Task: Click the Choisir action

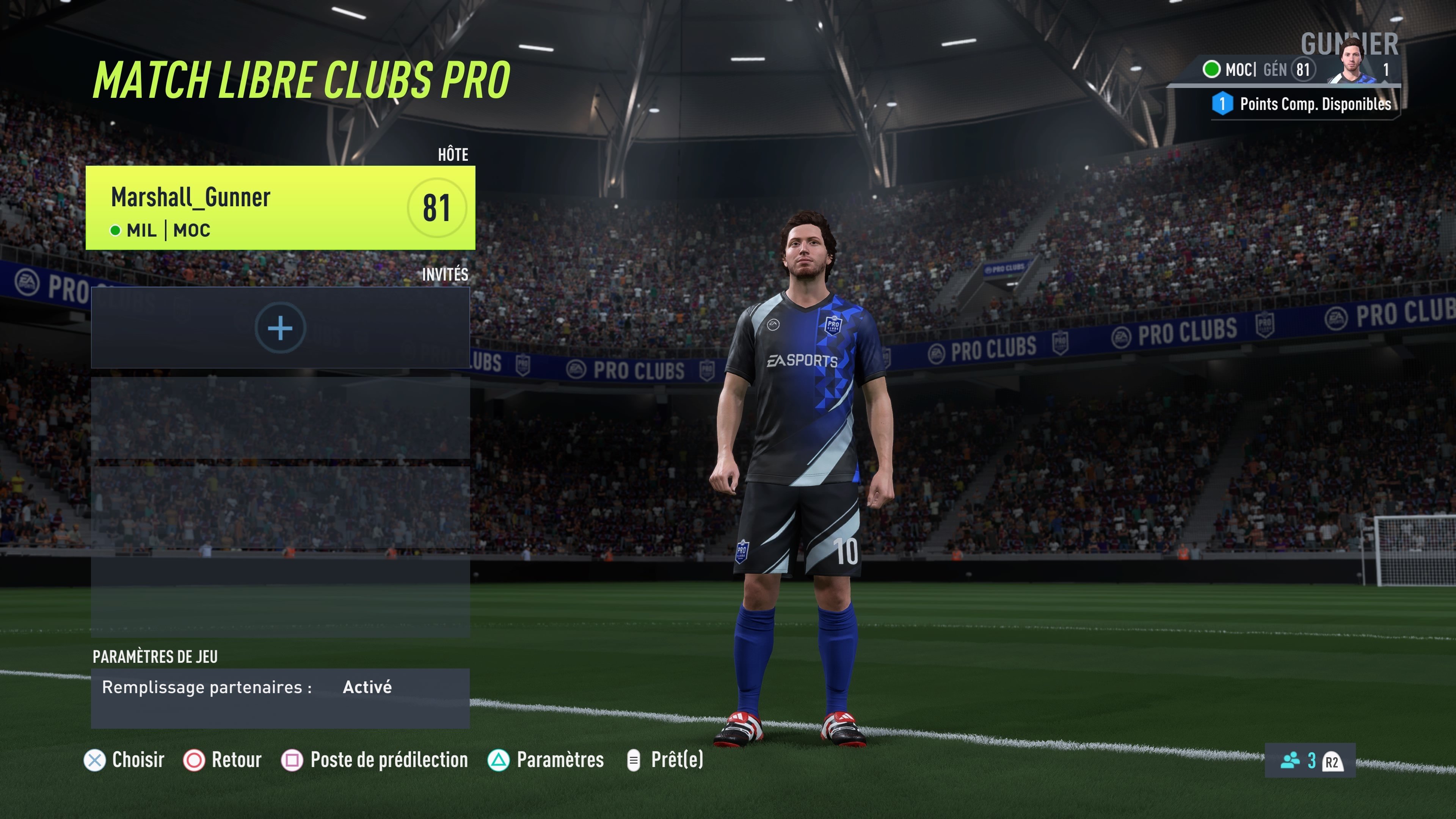Action: [124, 760]
